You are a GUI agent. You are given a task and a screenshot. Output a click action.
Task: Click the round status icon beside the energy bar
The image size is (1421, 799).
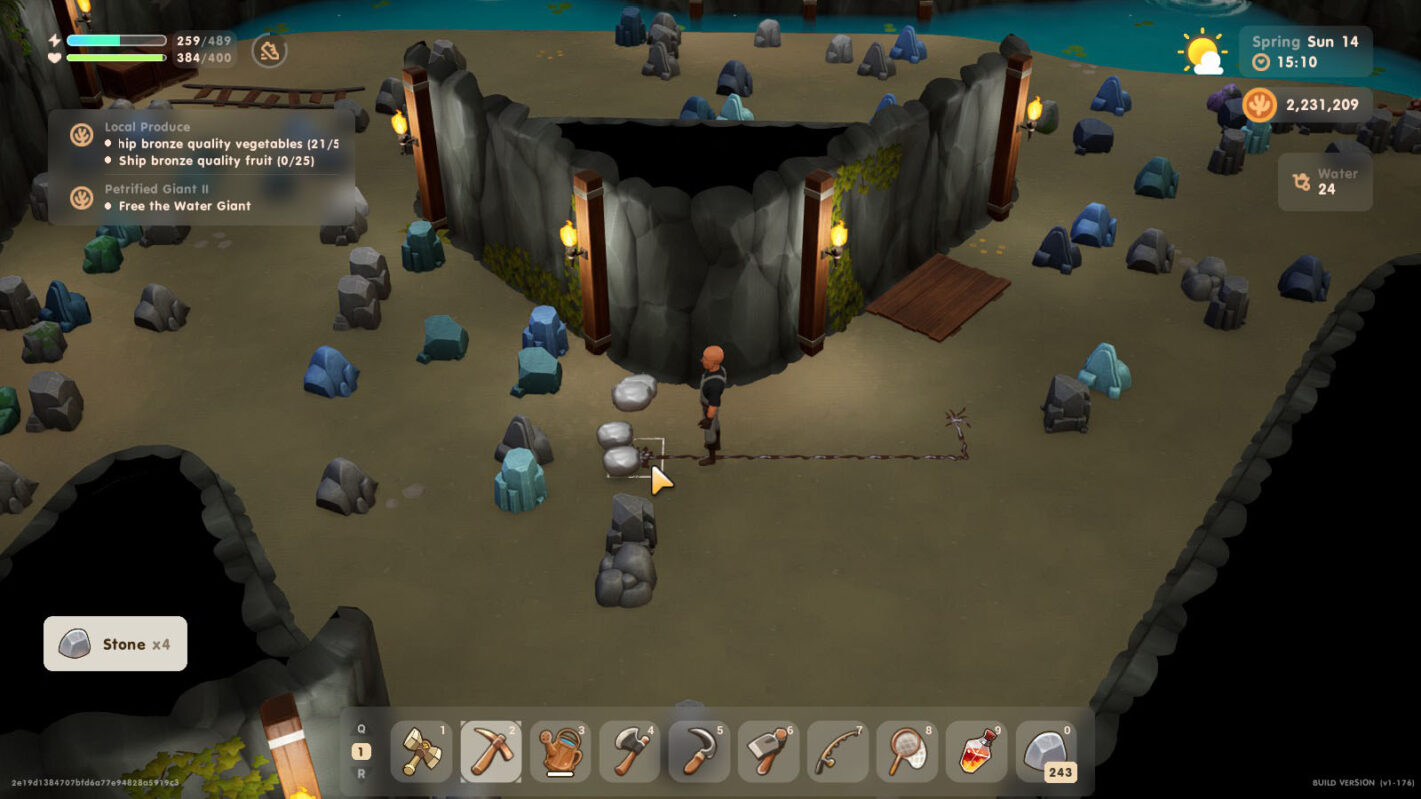tap(269, 51)
